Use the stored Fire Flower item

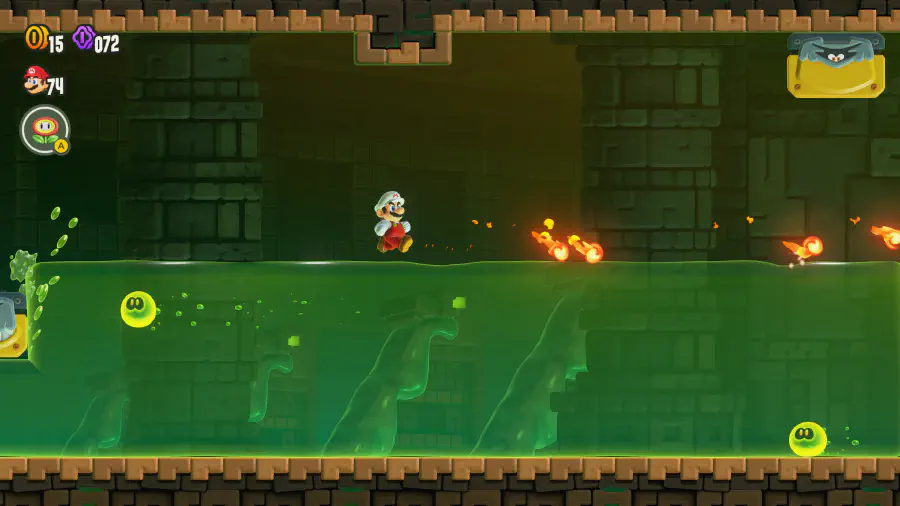click(45, 130)
